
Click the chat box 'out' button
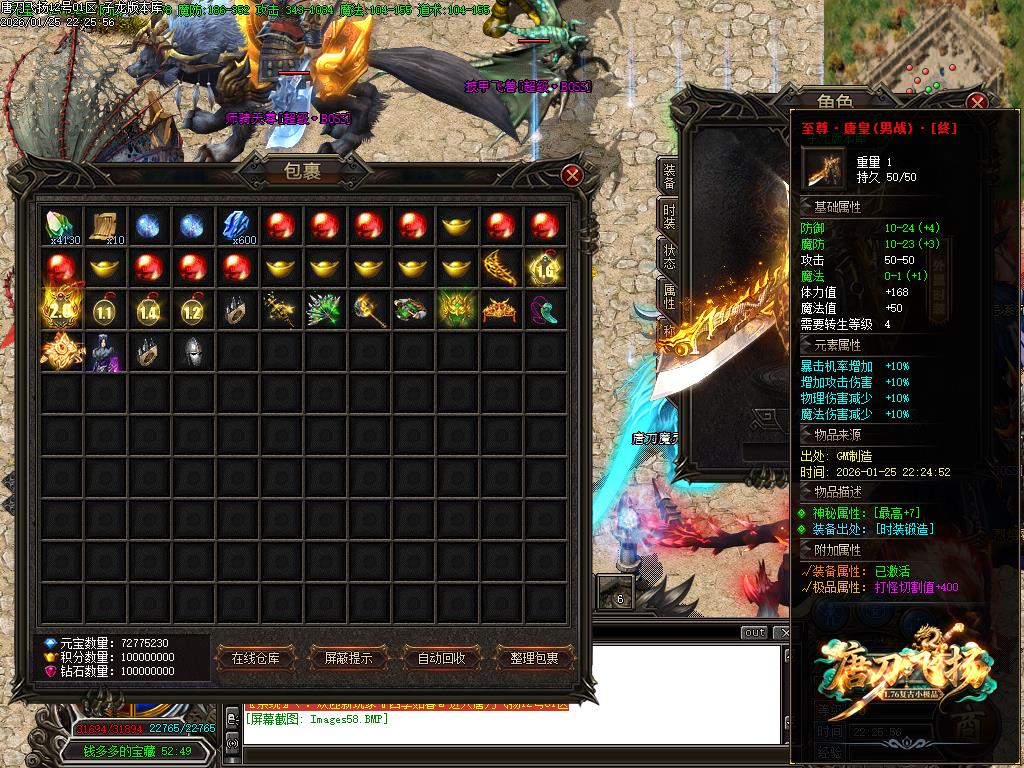pos(754,633)
